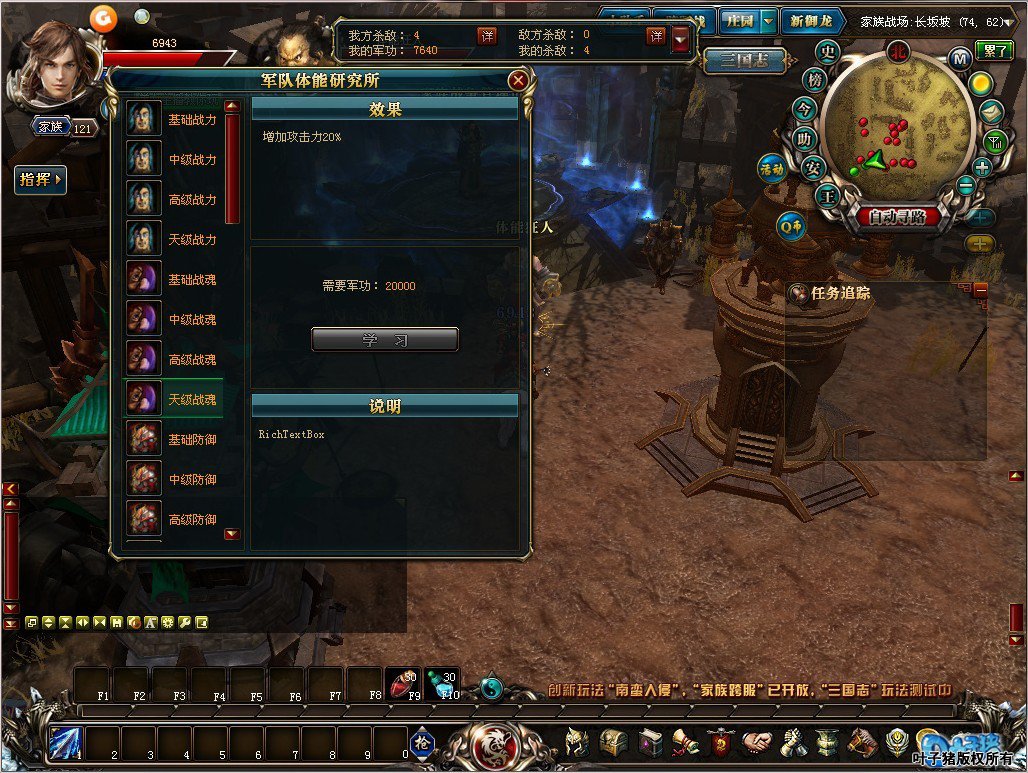Select the 天级战魂 skill row
Screen dimensions: 1028x773
click(173, 400)
